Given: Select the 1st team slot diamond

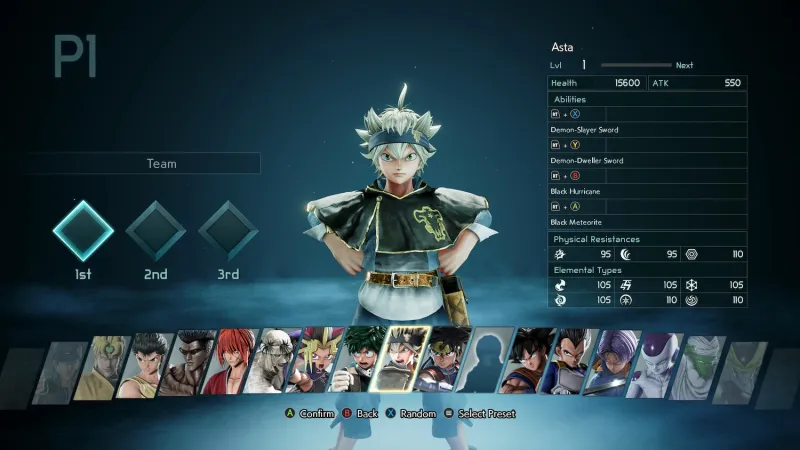Looking at the screenshot, I should coord(82,231).
